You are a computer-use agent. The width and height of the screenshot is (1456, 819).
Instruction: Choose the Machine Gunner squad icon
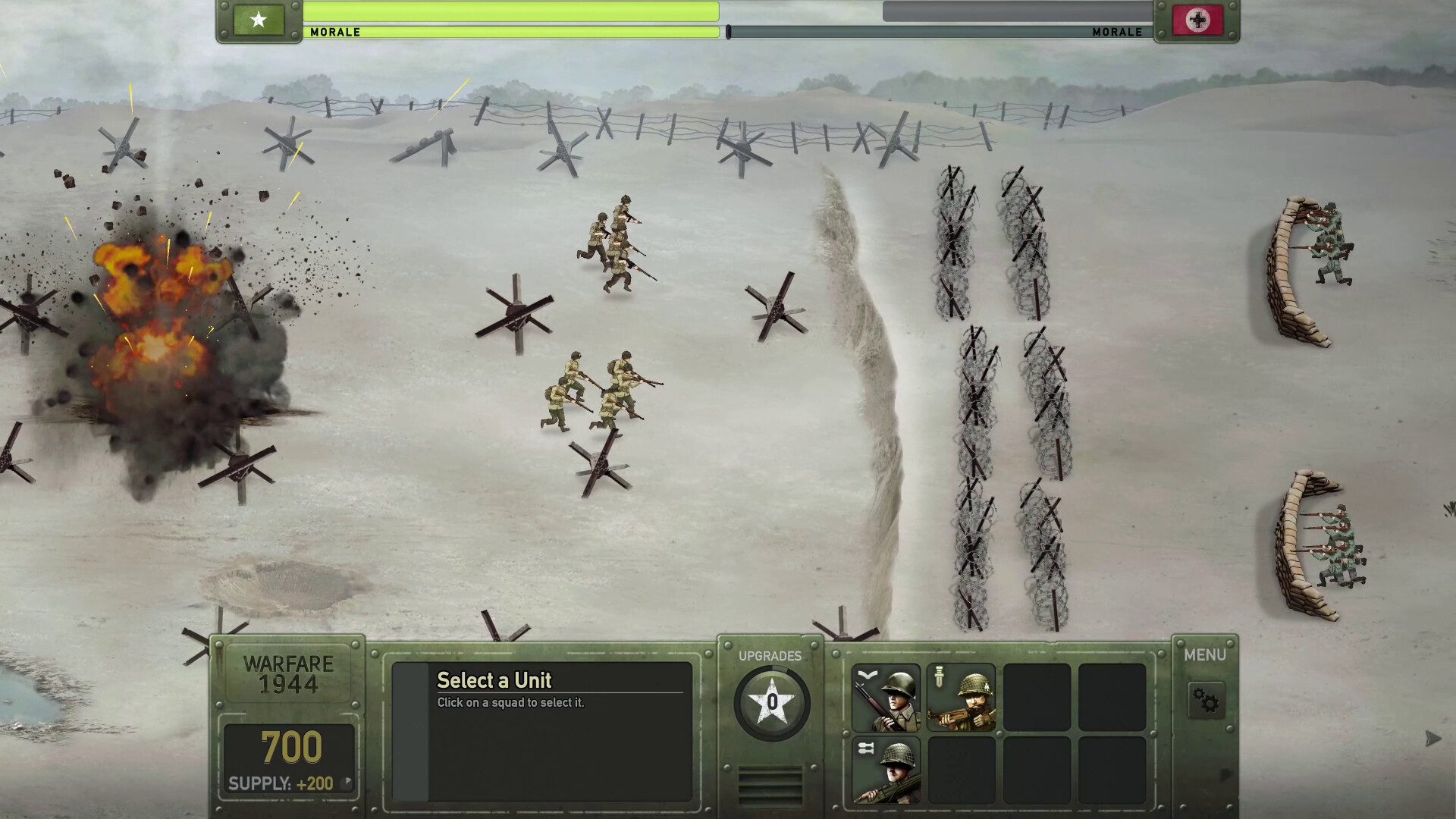point(887,770)
